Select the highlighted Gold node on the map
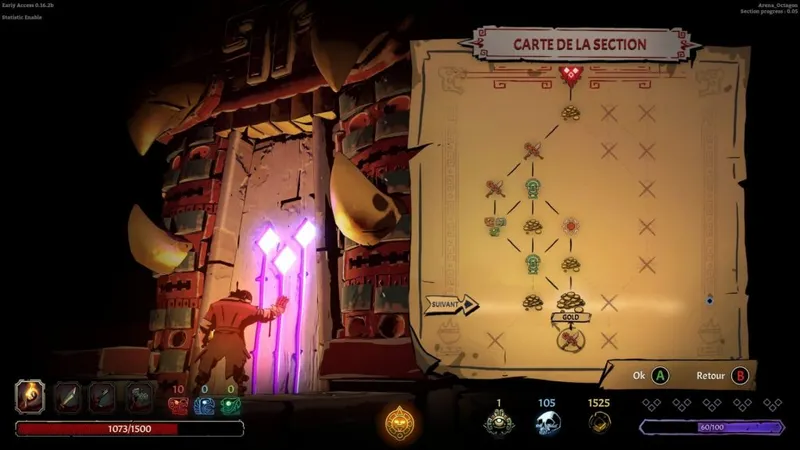The width and height of the screenshot is (800, 450). pos(570,300)
